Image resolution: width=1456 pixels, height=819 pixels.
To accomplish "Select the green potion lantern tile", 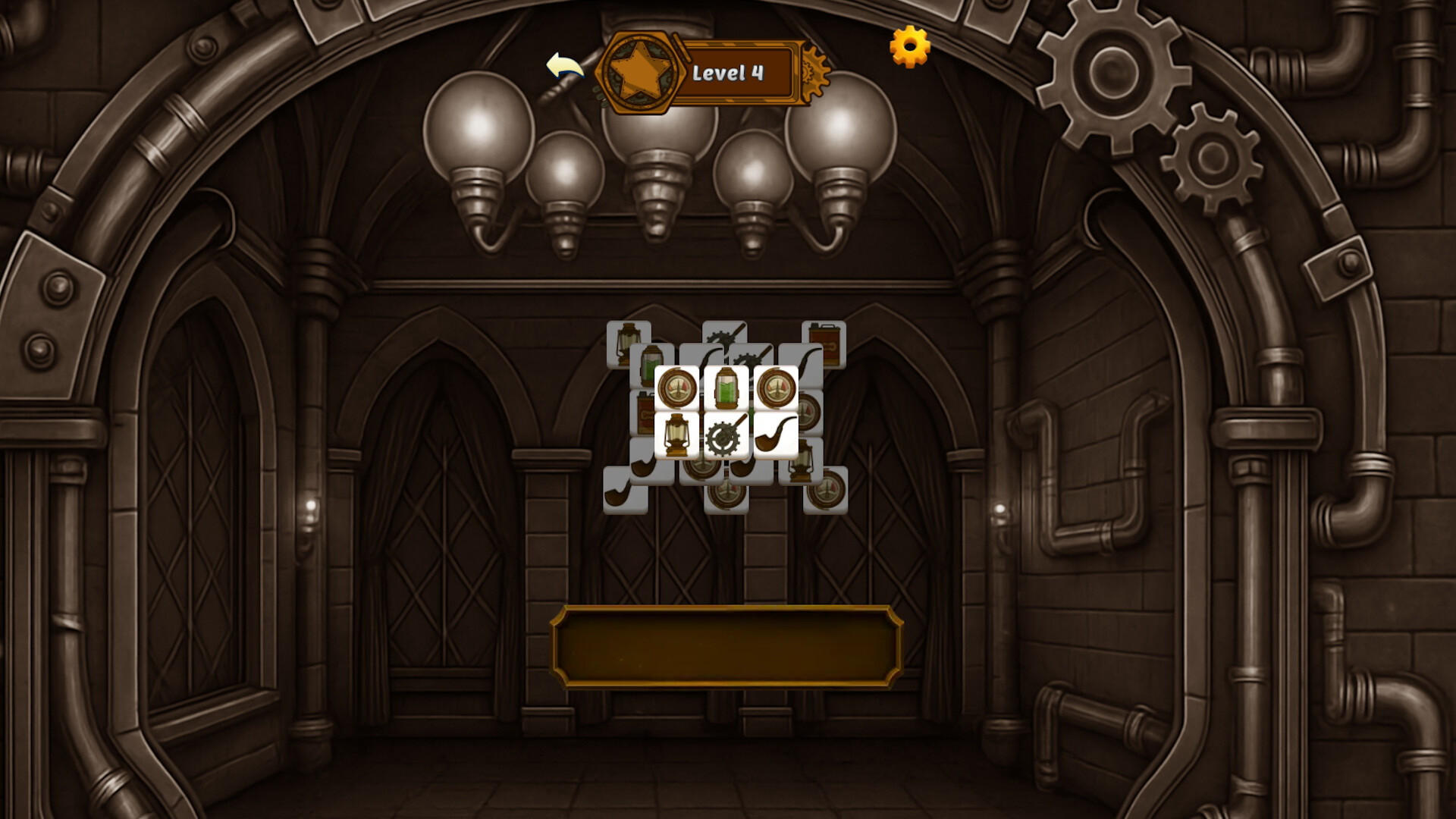I will [x=726, y=388].
